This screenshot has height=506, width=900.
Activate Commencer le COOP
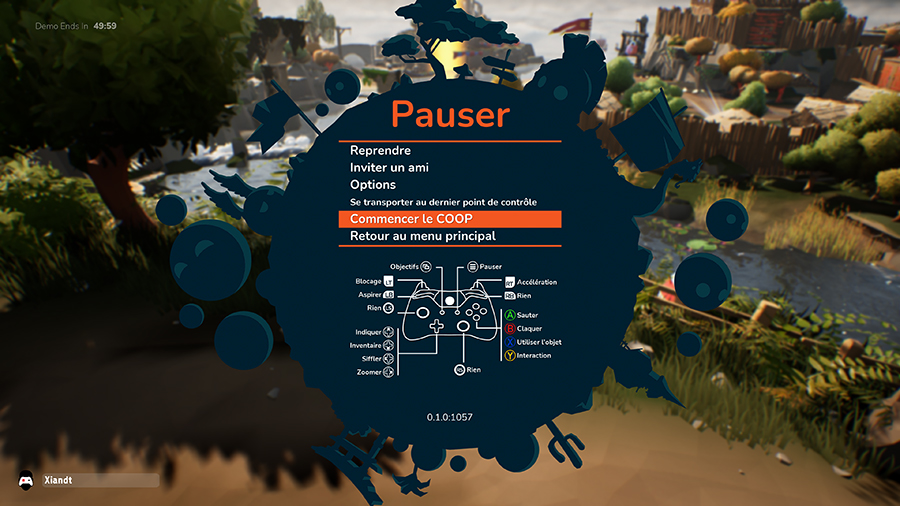click(x=411, y=219)
